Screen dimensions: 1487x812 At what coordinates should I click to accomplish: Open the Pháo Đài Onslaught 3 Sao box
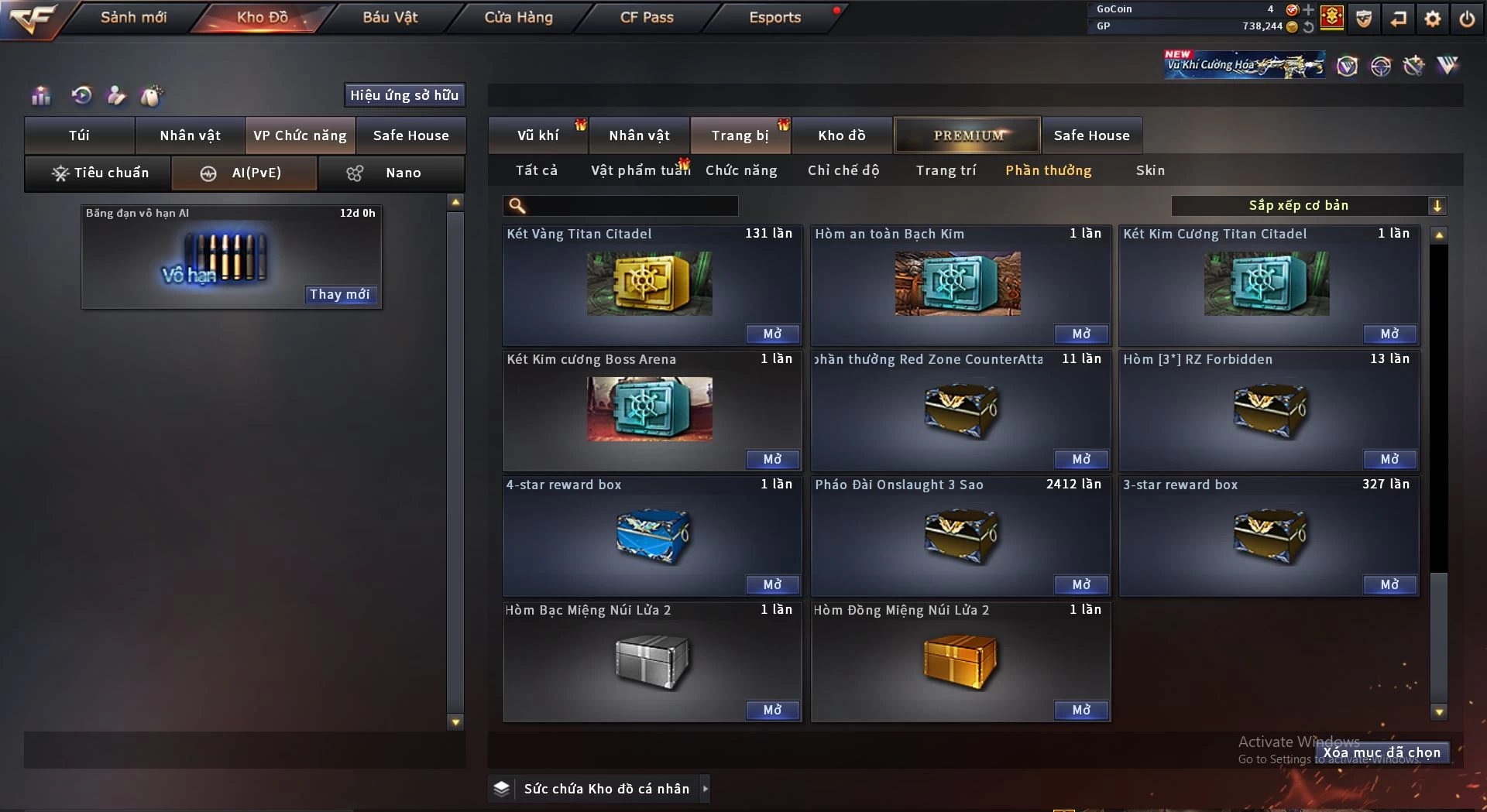1081,584
